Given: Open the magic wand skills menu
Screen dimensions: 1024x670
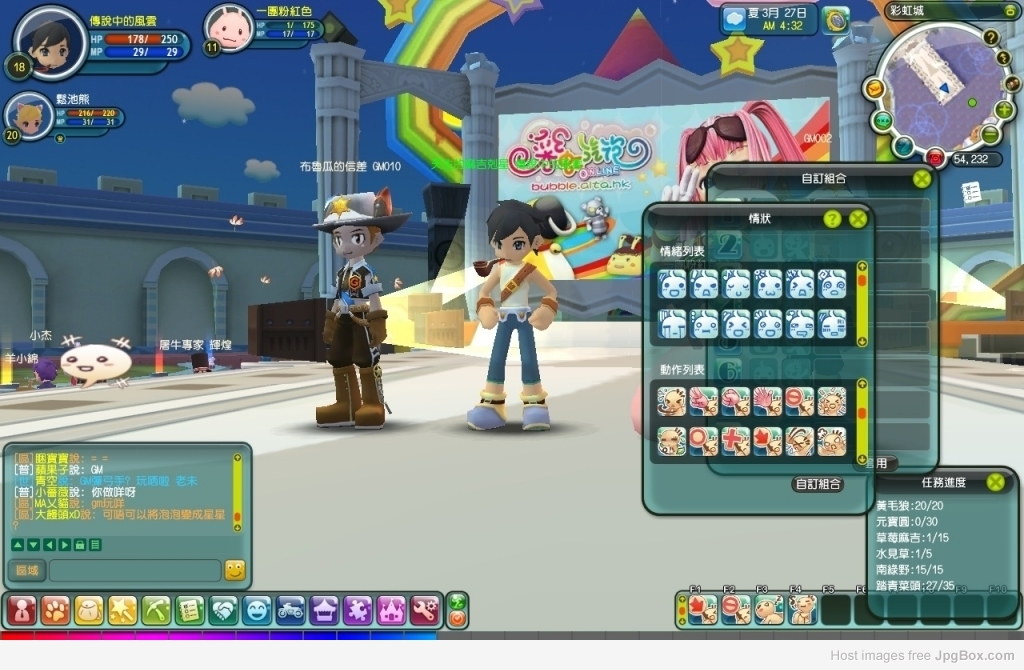Looking at the screenshot, I should pos(122,609).
